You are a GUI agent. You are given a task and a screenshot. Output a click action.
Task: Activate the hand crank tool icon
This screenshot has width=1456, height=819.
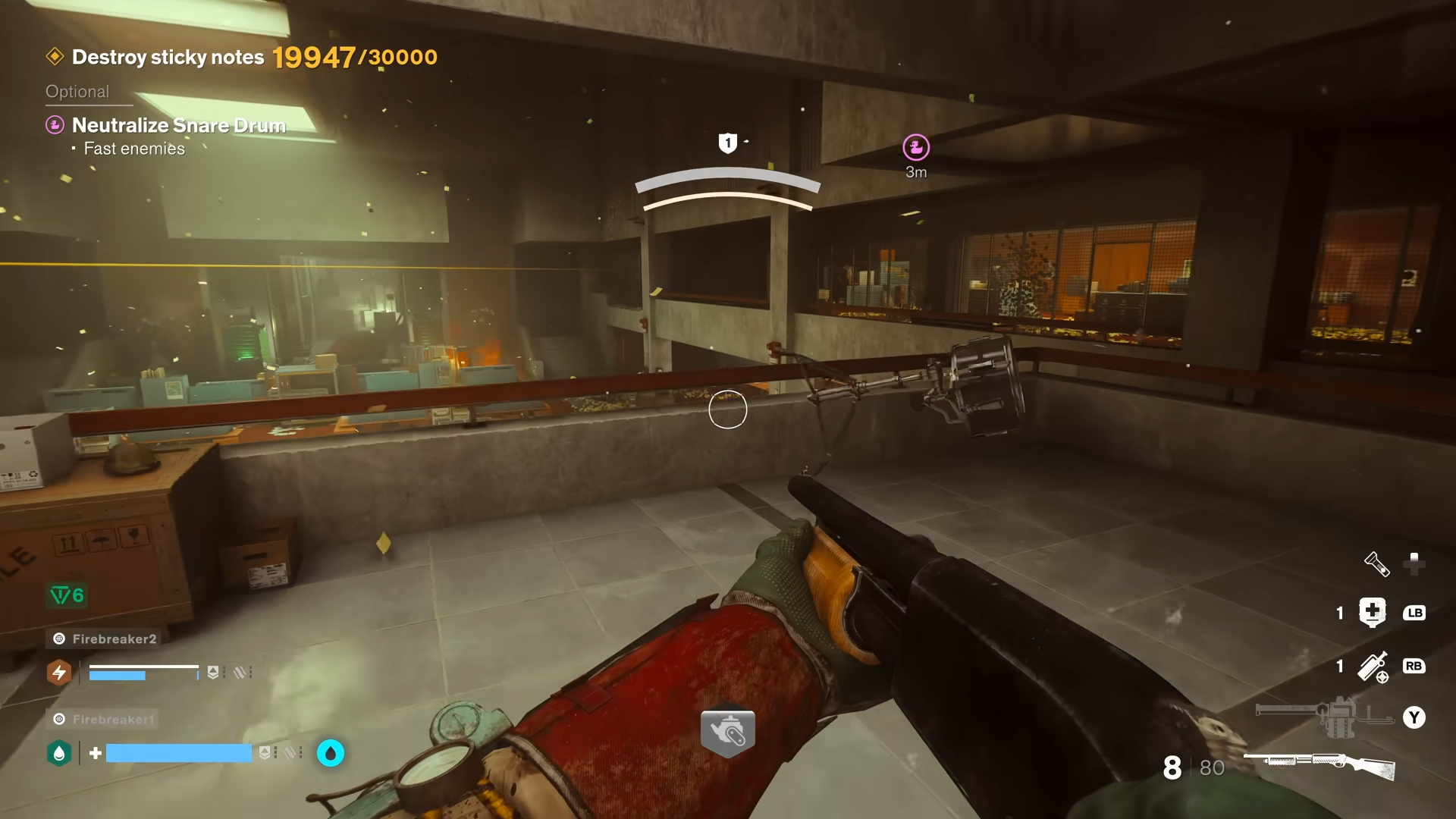click(728, 733)
